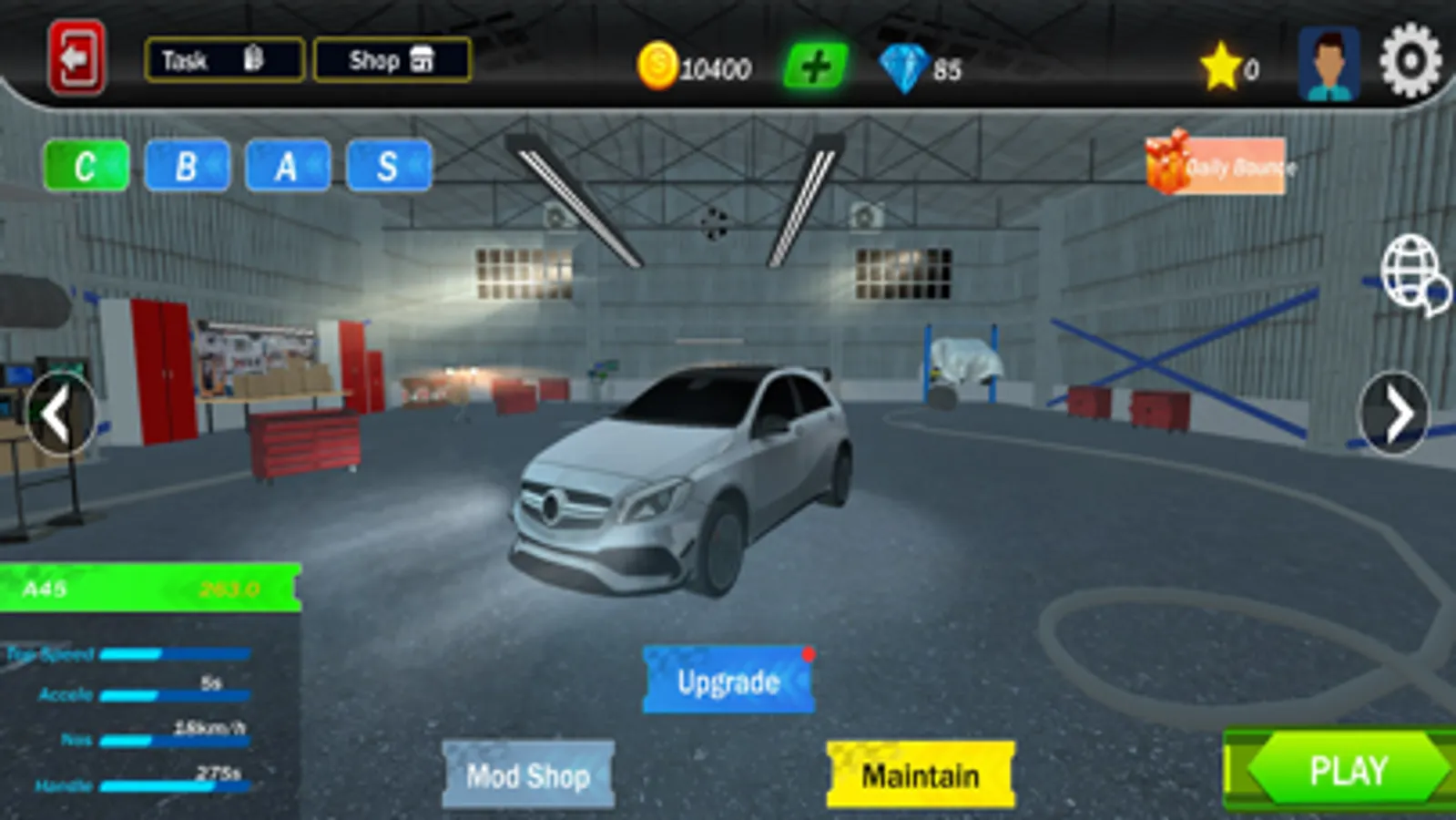This screenshot has width=1456, height=820.
Task: Switch to car class B filter
Action: click(x=185, y=166)
